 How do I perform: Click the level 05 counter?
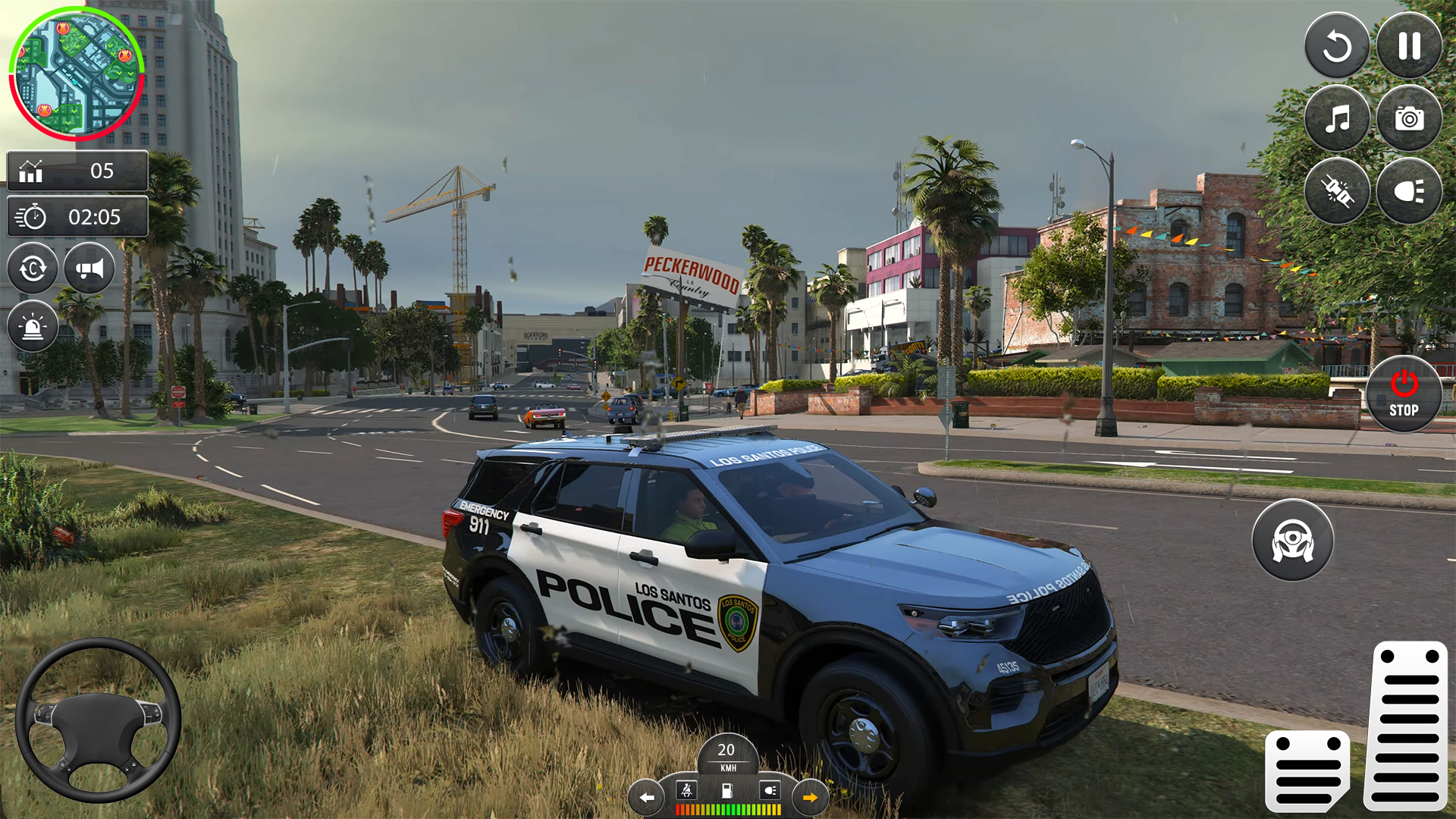(76, 171)
